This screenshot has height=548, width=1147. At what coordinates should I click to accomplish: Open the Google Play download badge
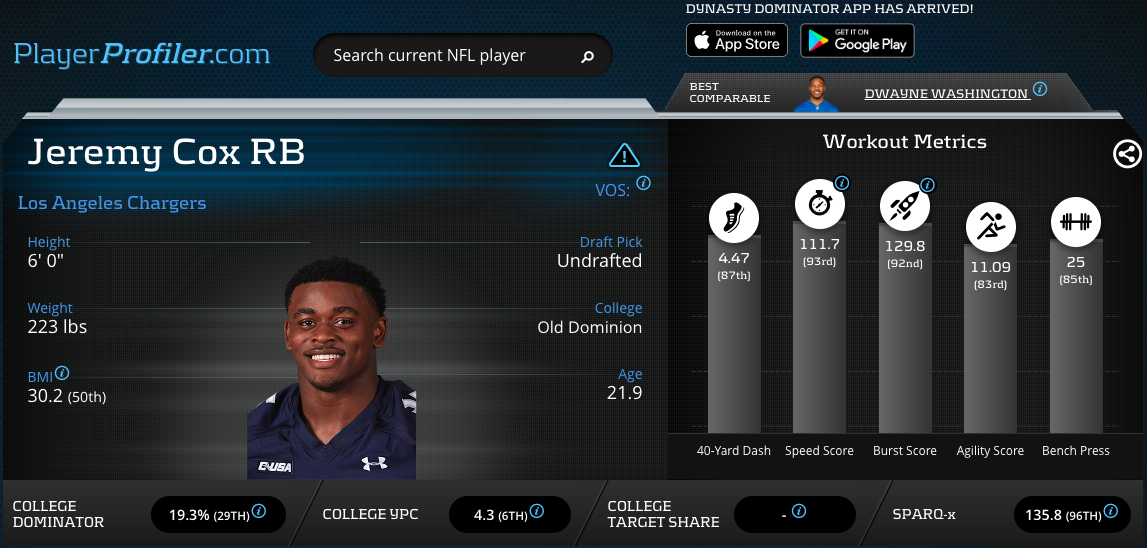(x=856, y=40)
